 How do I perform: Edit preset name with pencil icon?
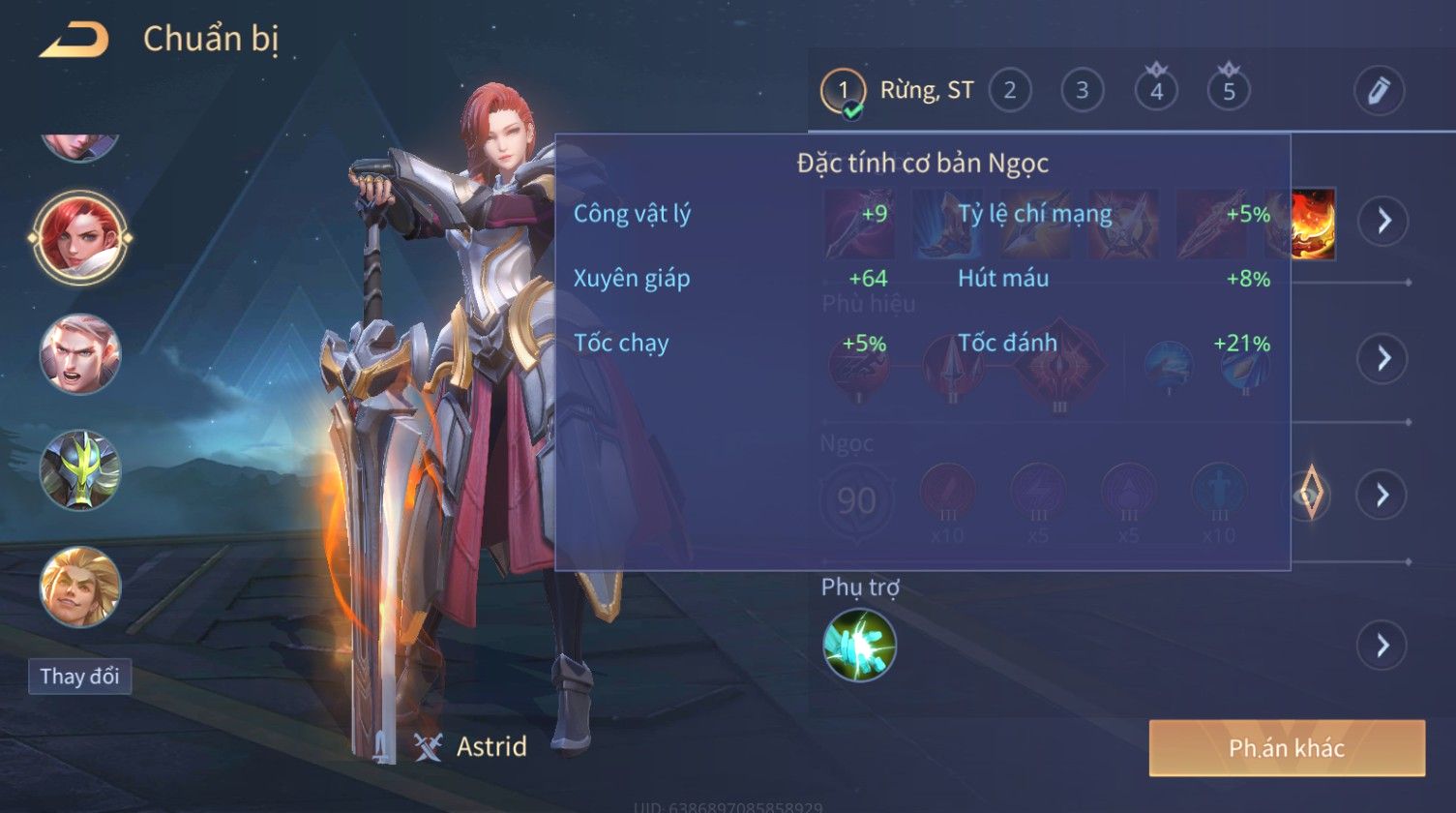[x=1378, y=91]
